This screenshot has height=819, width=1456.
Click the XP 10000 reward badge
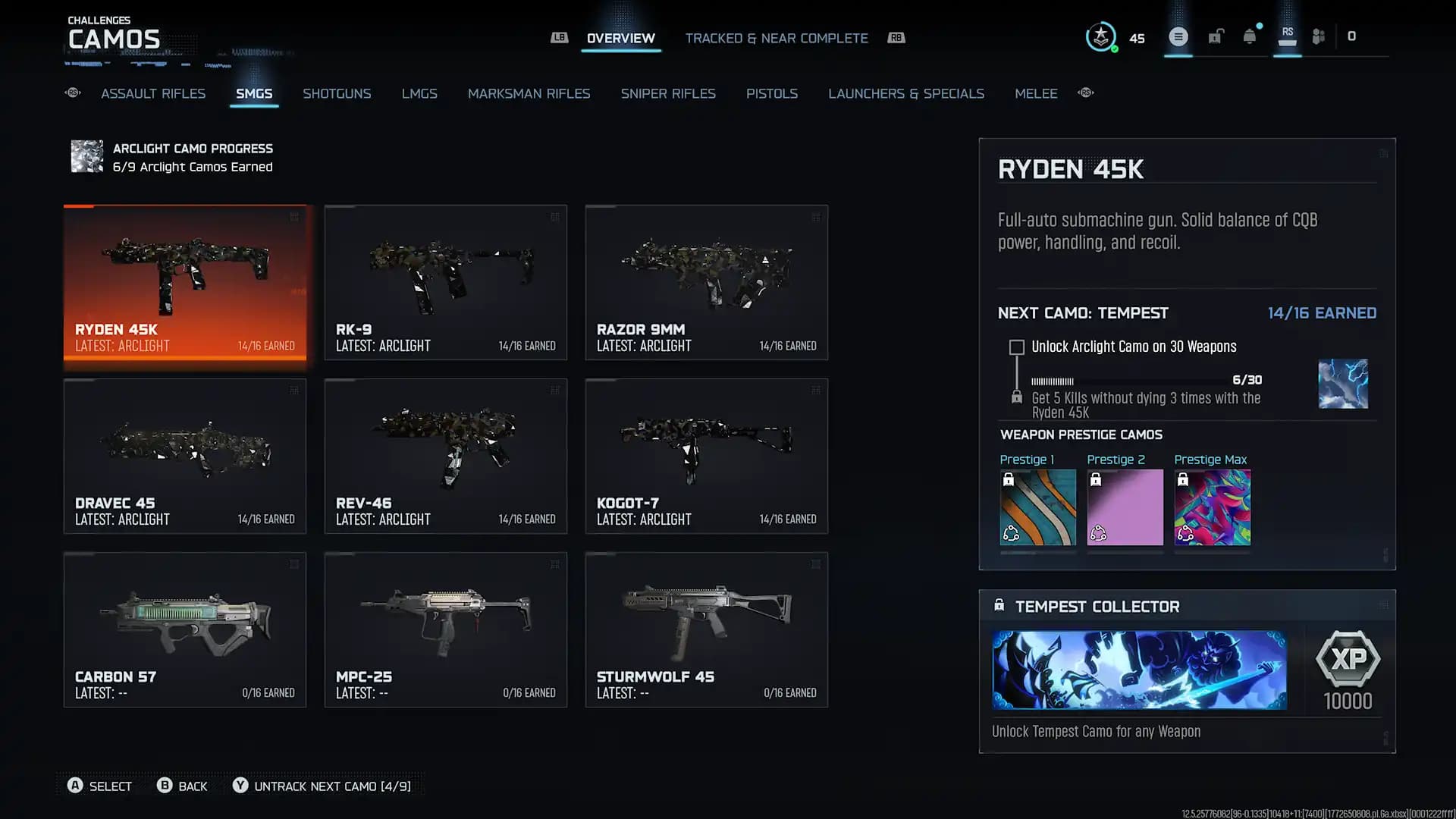[x=1349, y=670]
